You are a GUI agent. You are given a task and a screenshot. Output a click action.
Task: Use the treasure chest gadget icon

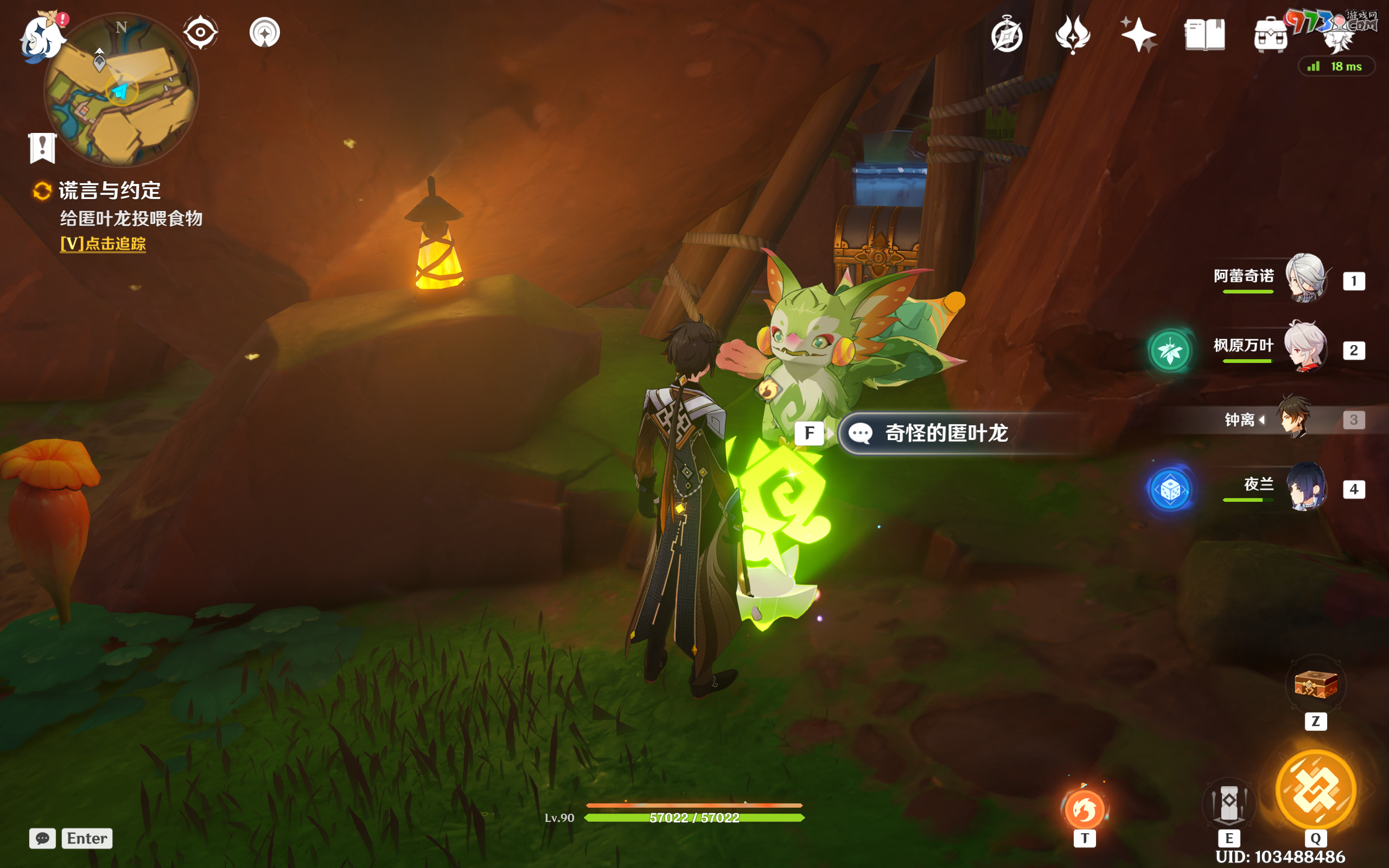click(1316, 684)
